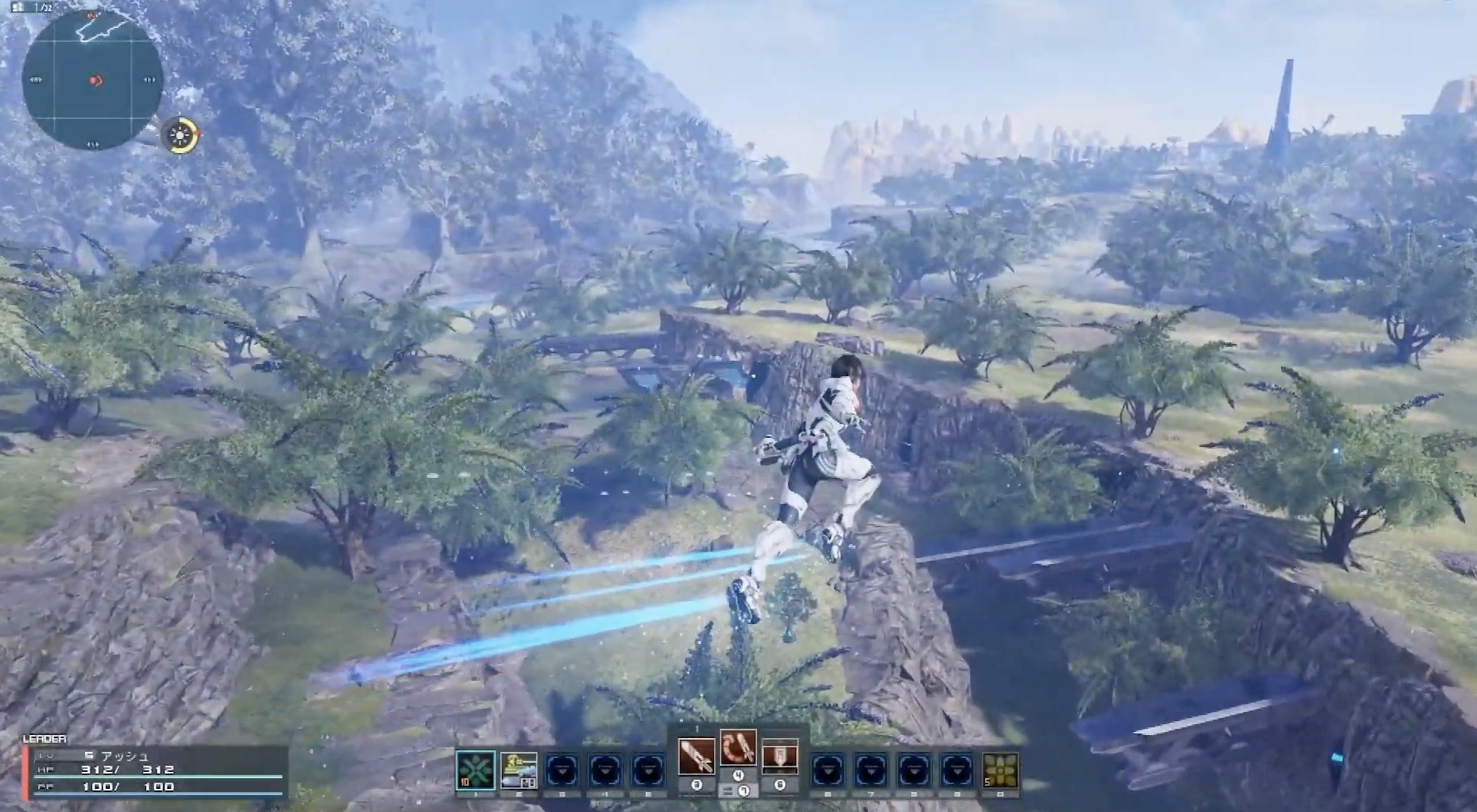Activate the weapon action guard icon
Image resolution: width=1477 pixels, height=812 pixels.
pyautogui.click(x=780, y=756)
